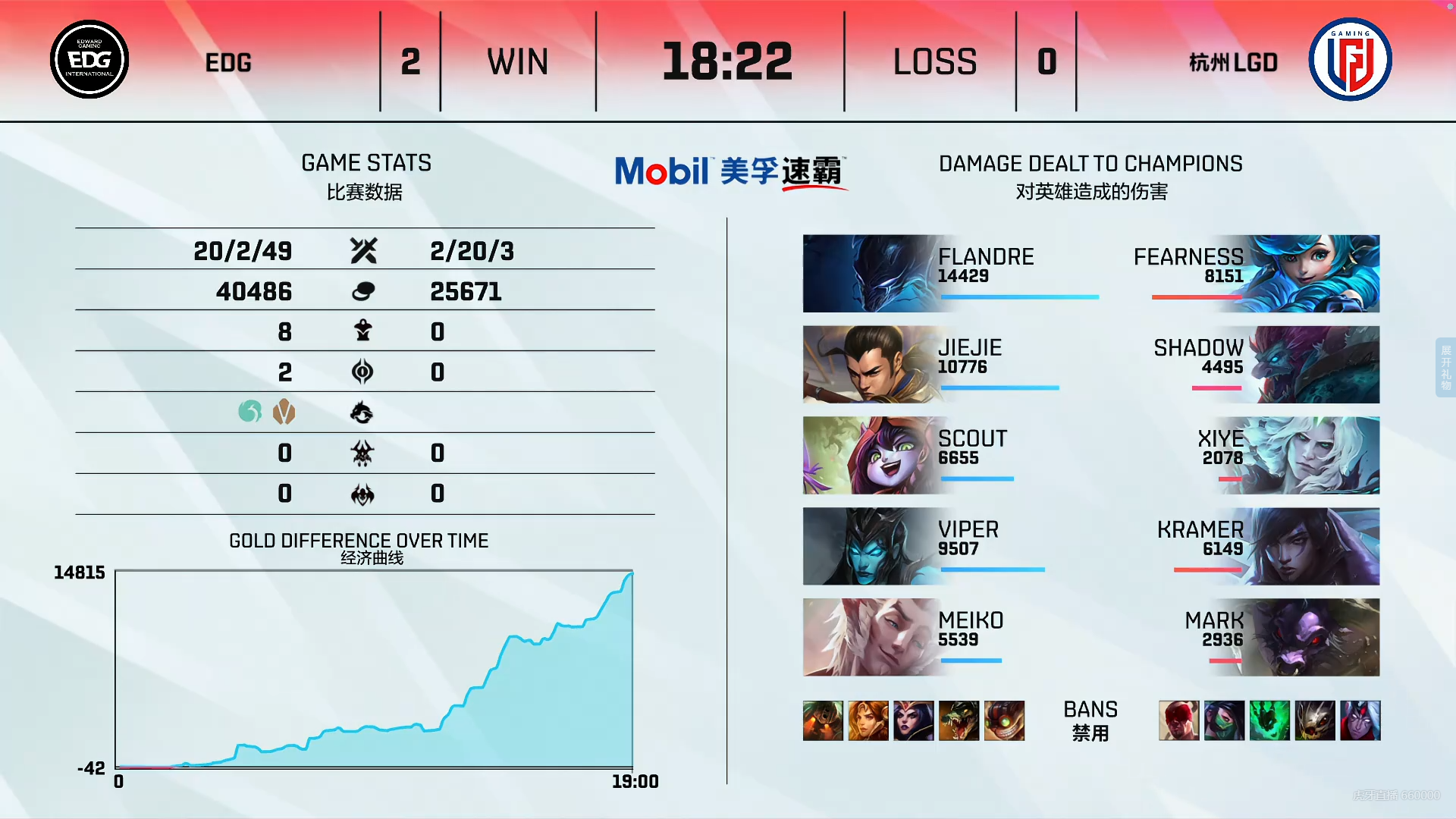Select the teal Ocean Drake icon
This screenshot has height=819, width=1456.
tap(249, 412)
